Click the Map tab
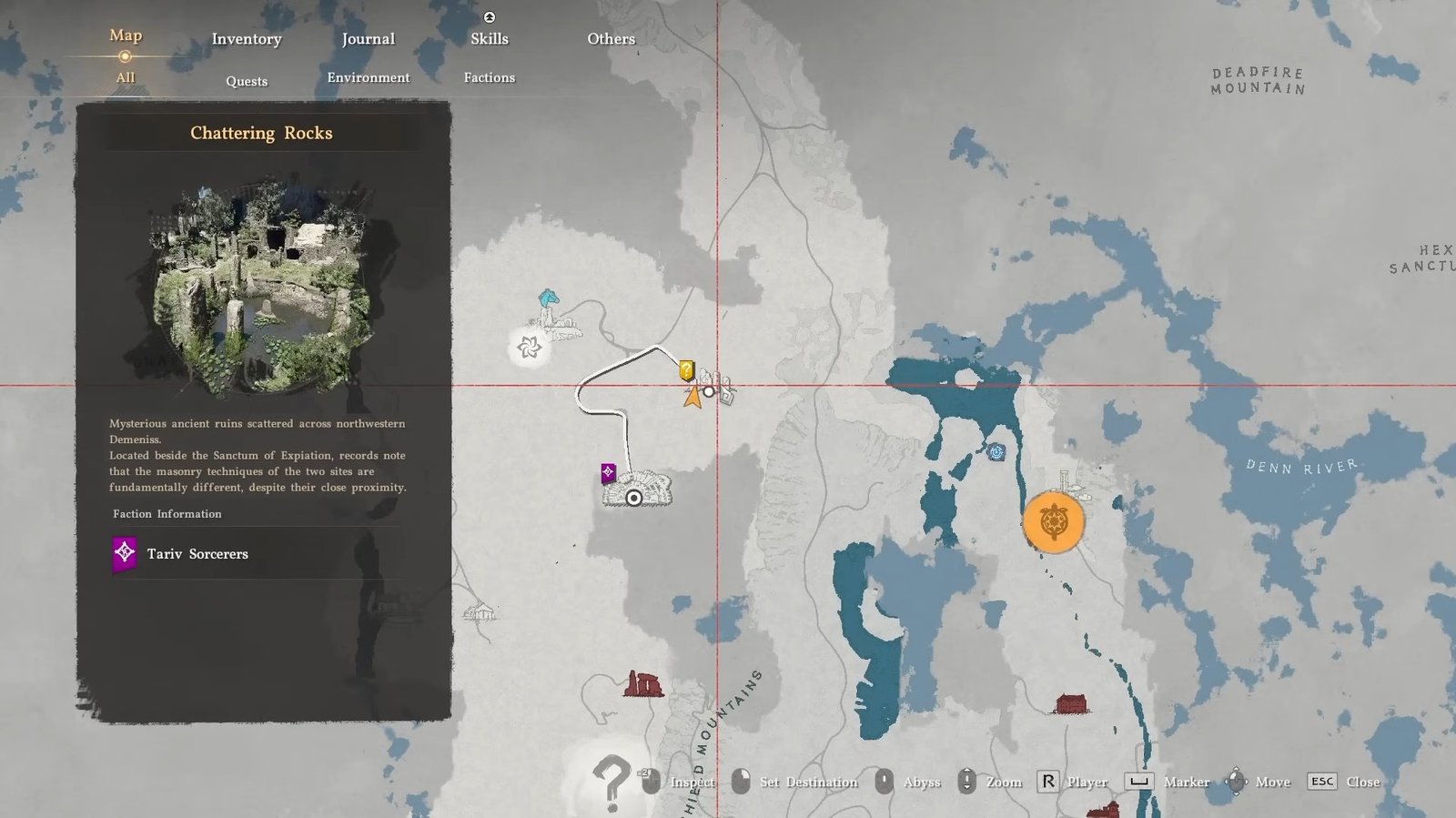 pyautogui.click(x=126, y=35)
